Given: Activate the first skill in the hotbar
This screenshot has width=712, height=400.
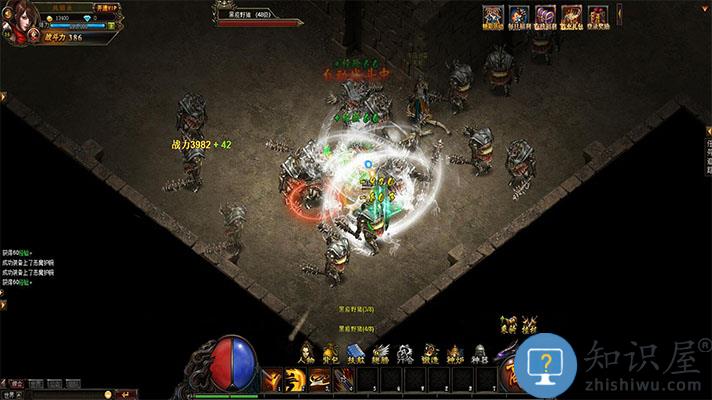Looking at the screenshot, I should click(x=273, y=379).
